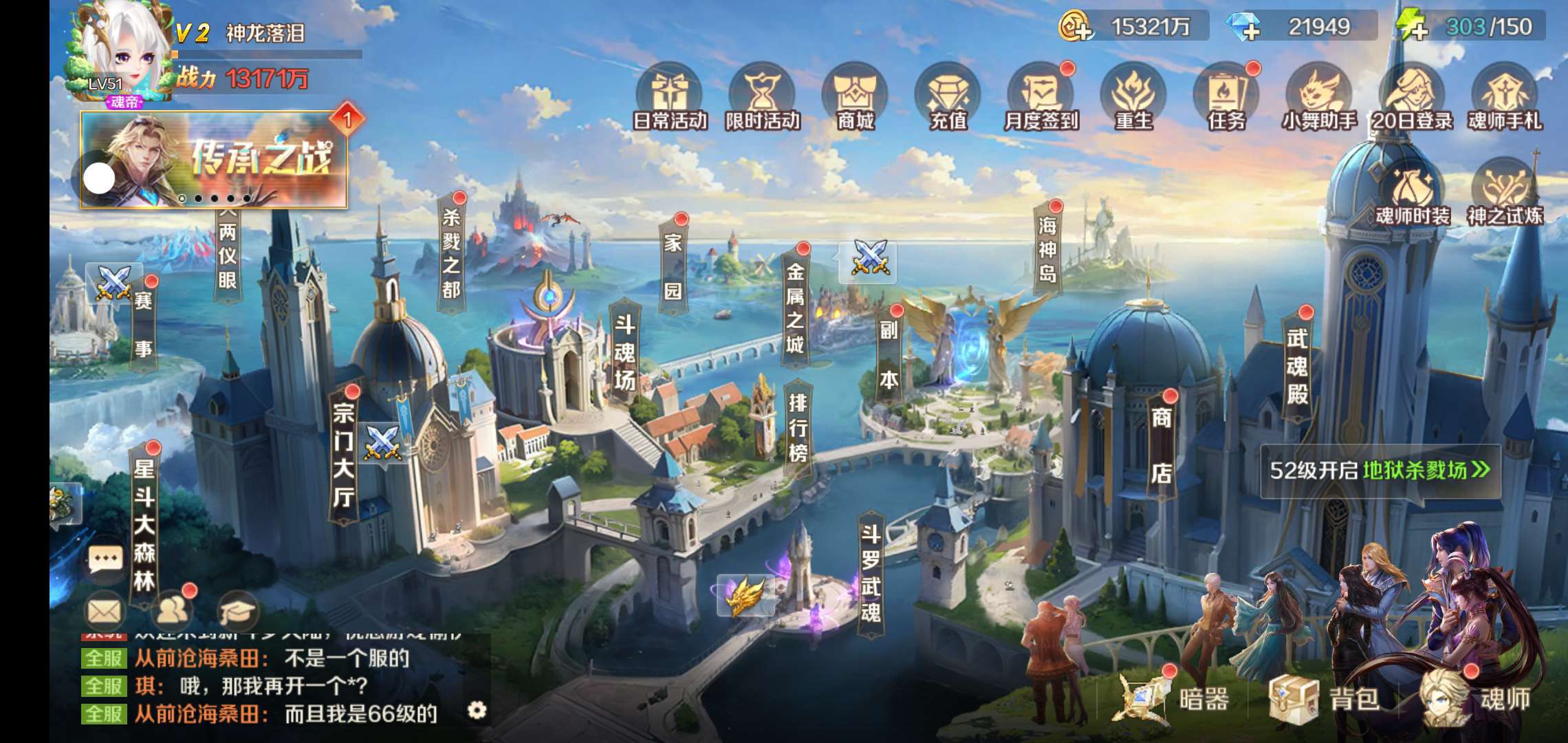The width and height of the screenshot is (1568, 743).
Task: Enter the 斗魂场 arena label
Action: click(624, 352)
